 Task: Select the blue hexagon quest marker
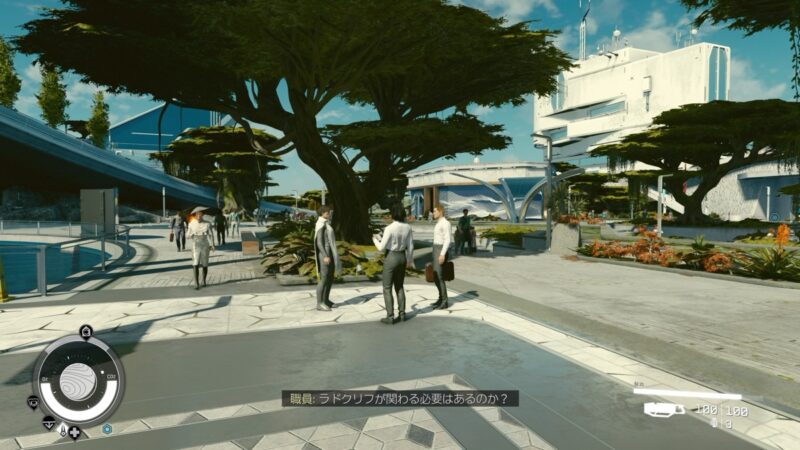[107, 429]
